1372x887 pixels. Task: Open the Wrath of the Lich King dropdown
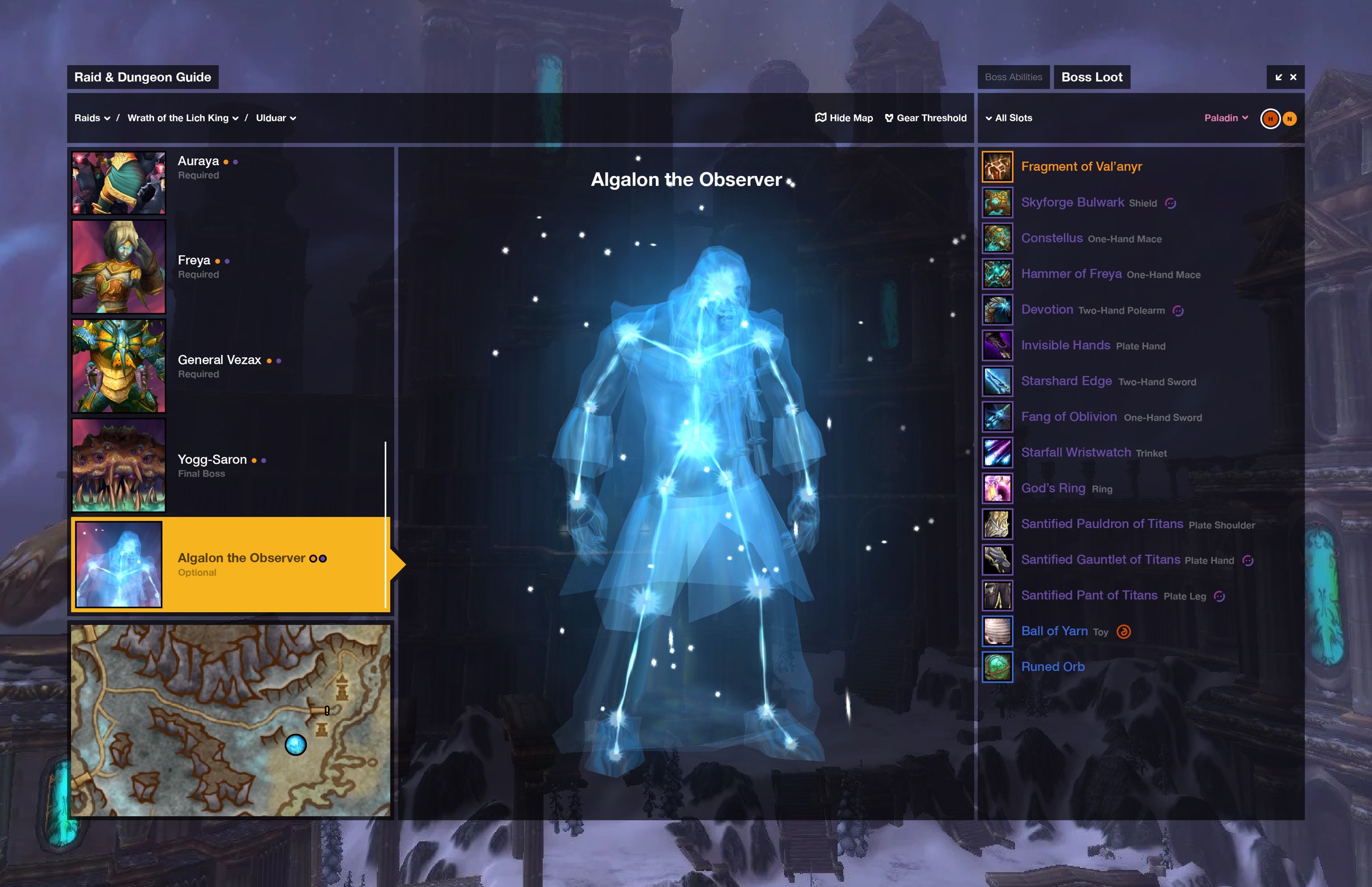pos(183,118)
